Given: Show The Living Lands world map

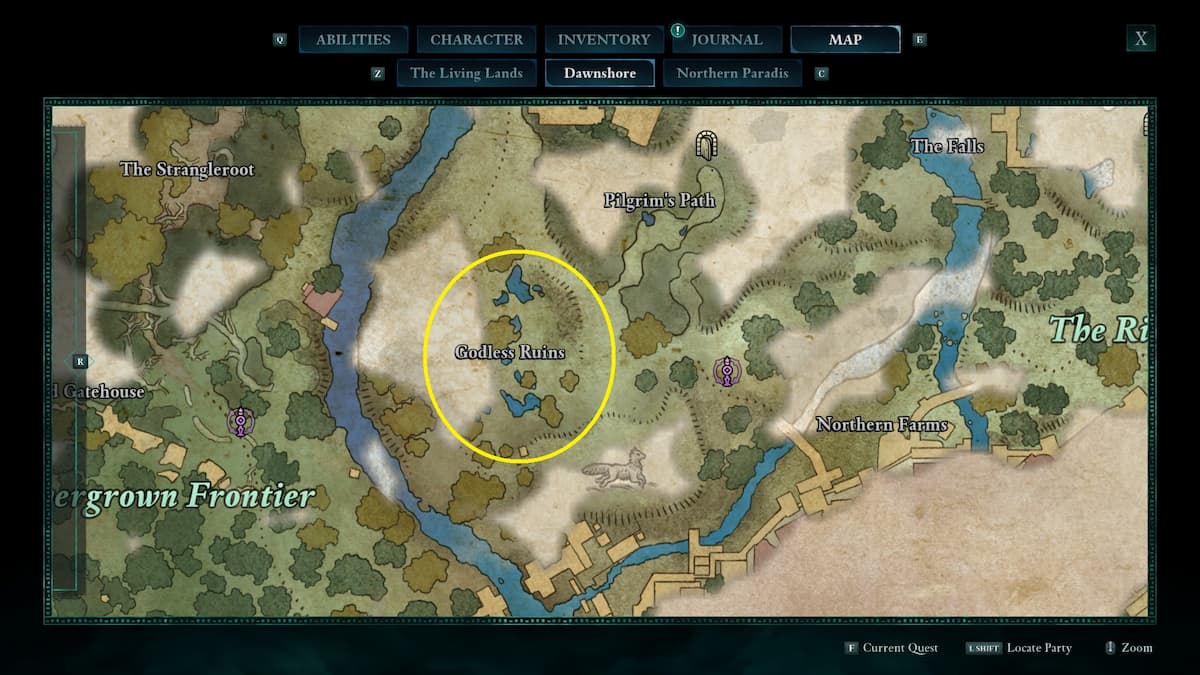Looking at the screenshot, I should pyautogui.click(x=466, y=73).
